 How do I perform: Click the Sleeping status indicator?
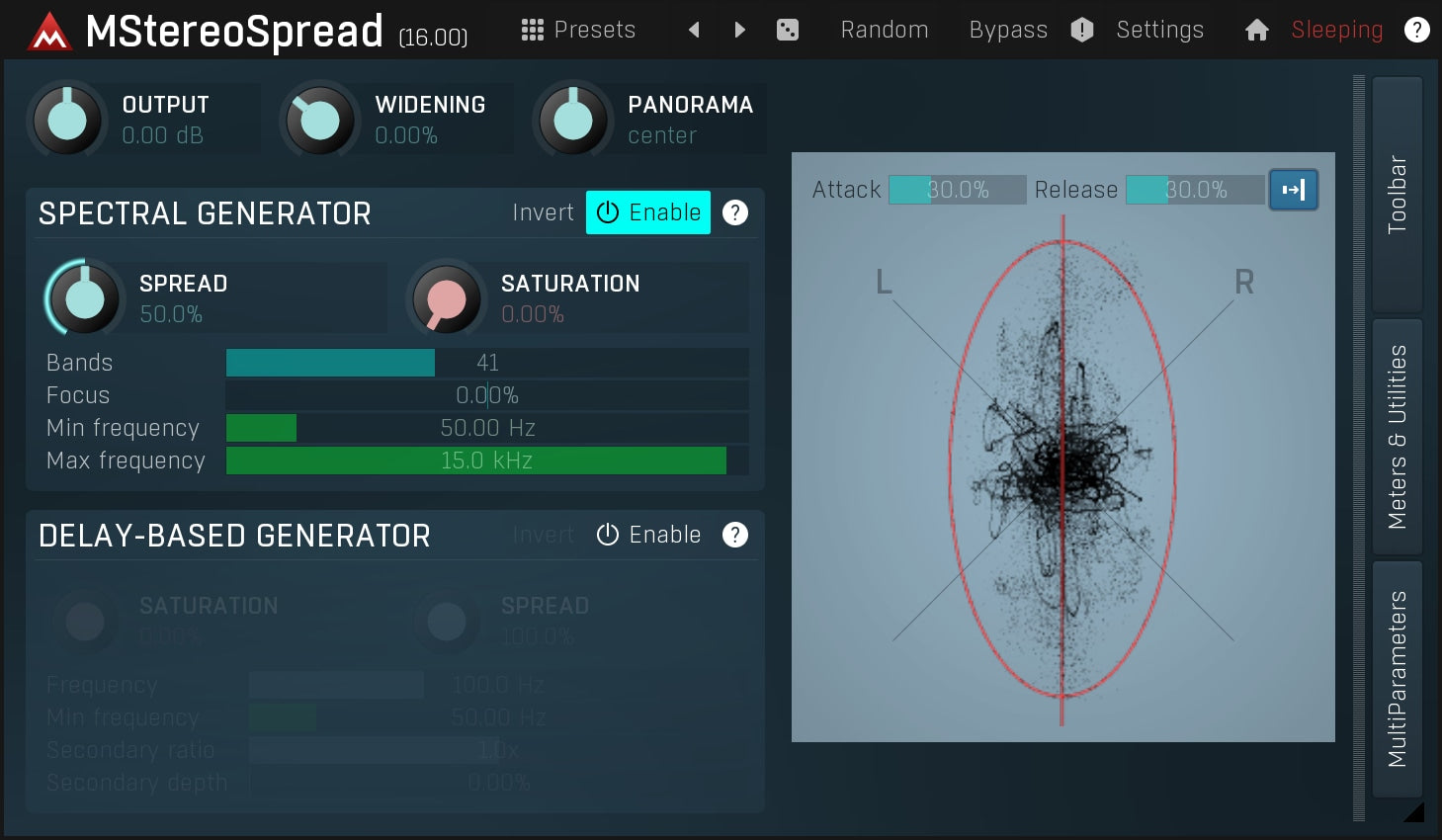pyautogui.click(x=1336, y=30)
